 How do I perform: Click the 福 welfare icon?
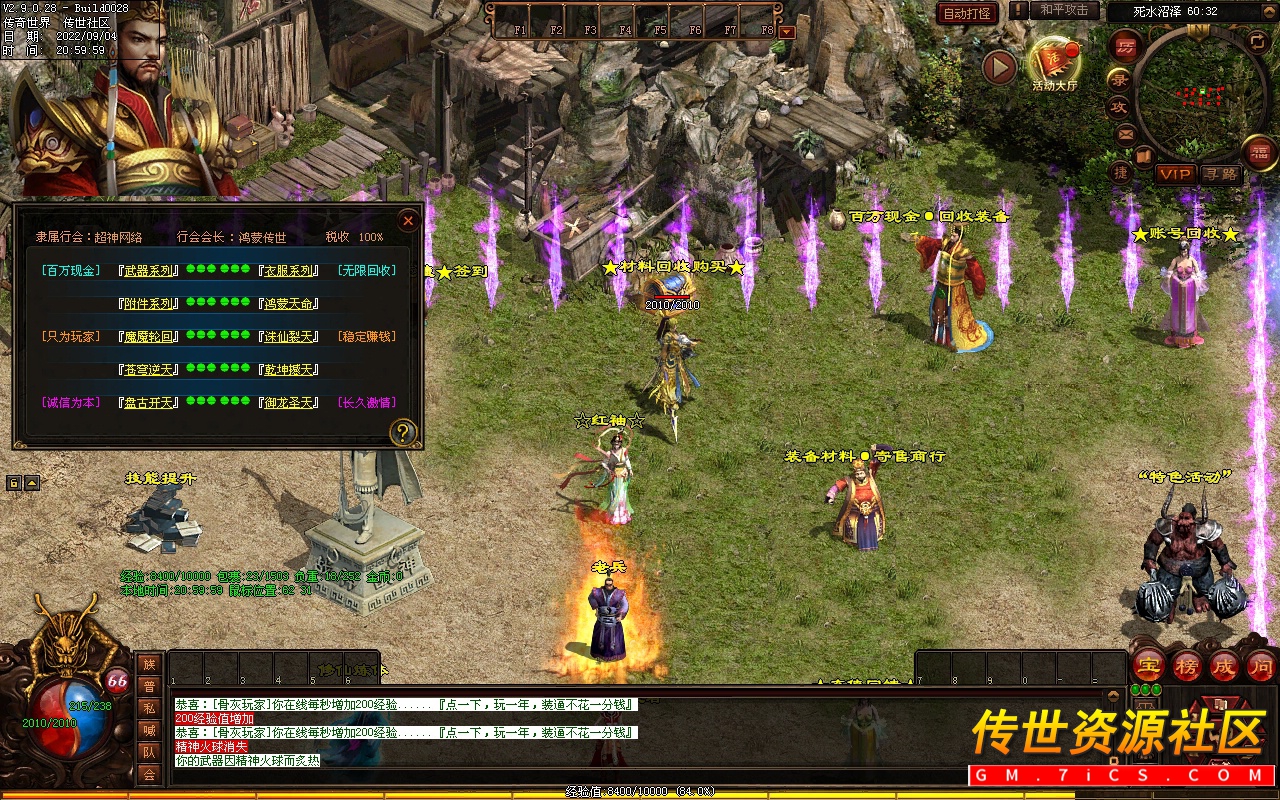point(1258,153)
